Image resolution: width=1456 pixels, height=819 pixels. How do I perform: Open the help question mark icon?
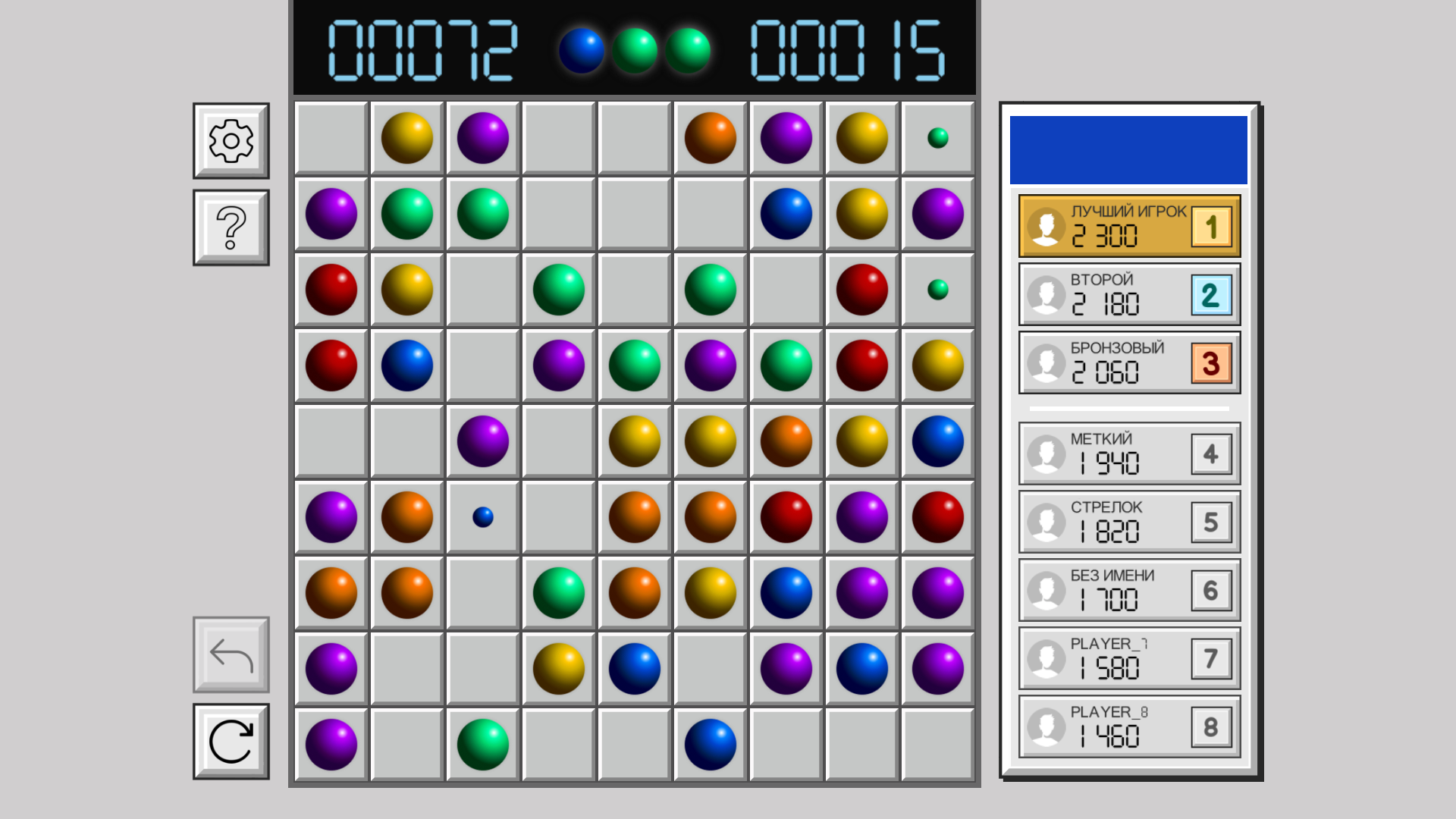(230, 225)
